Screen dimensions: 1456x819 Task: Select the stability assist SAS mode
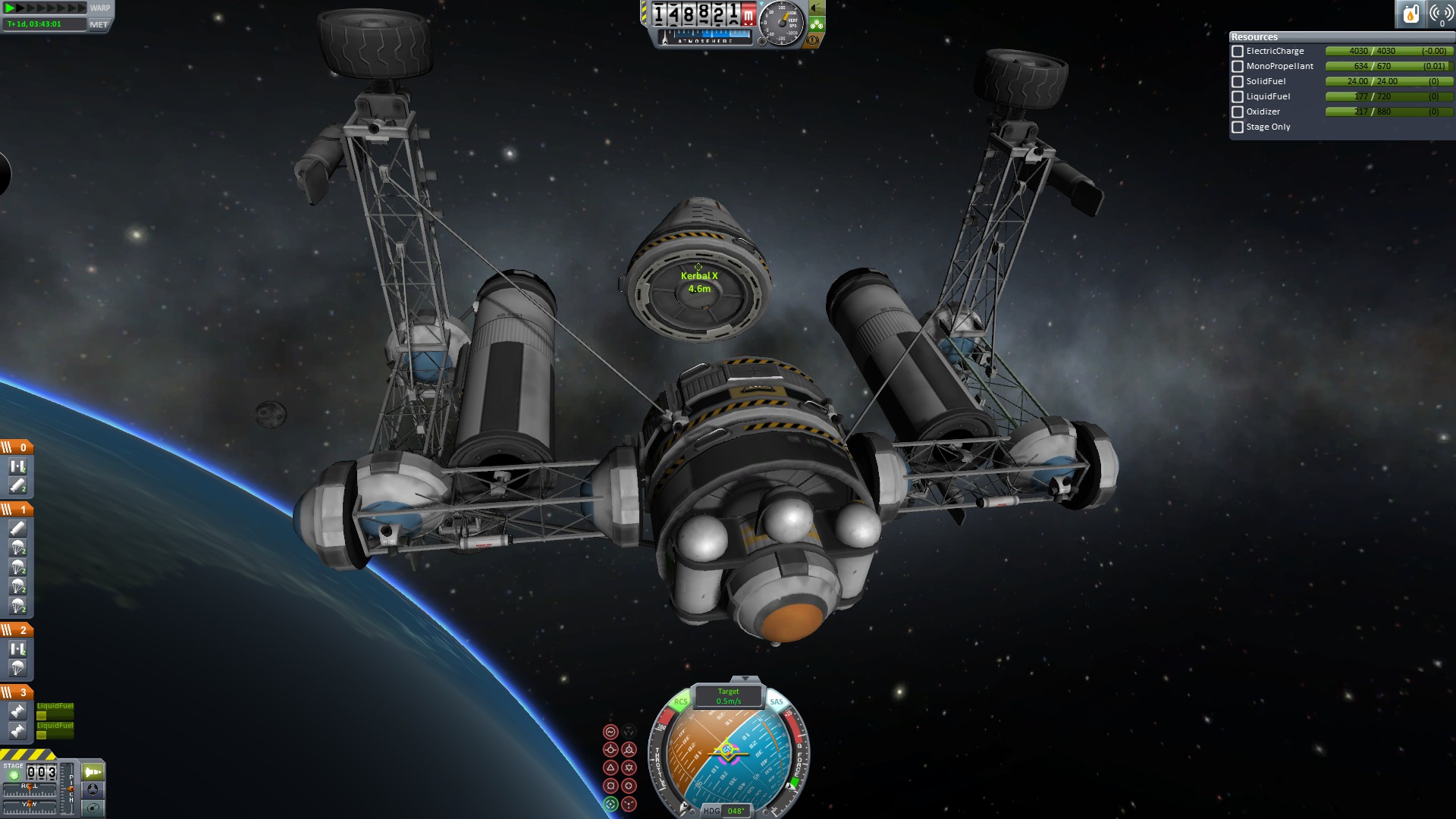click(x=610, y=732)
